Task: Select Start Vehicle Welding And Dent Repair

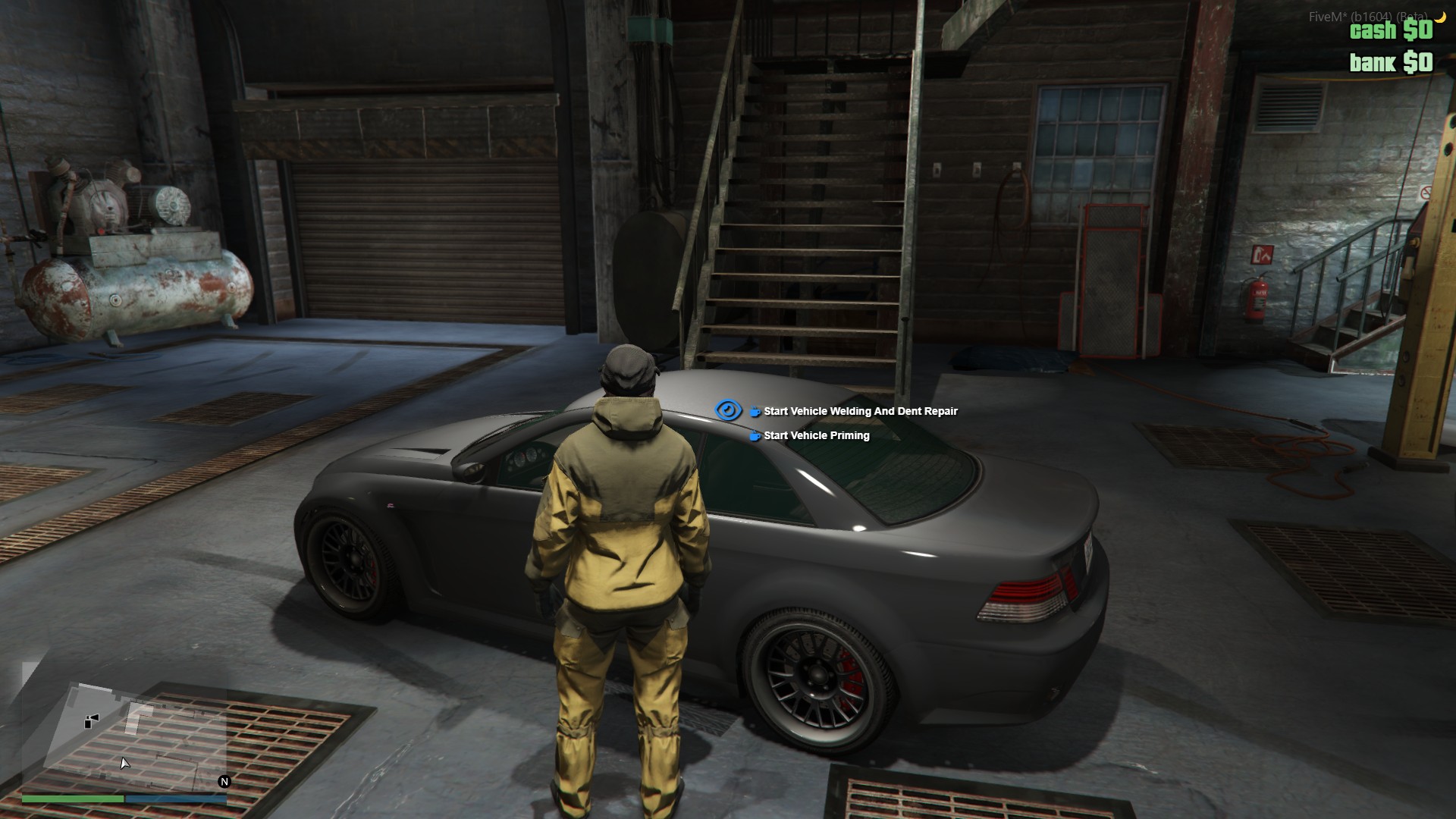Action: [x=860, y=411]
